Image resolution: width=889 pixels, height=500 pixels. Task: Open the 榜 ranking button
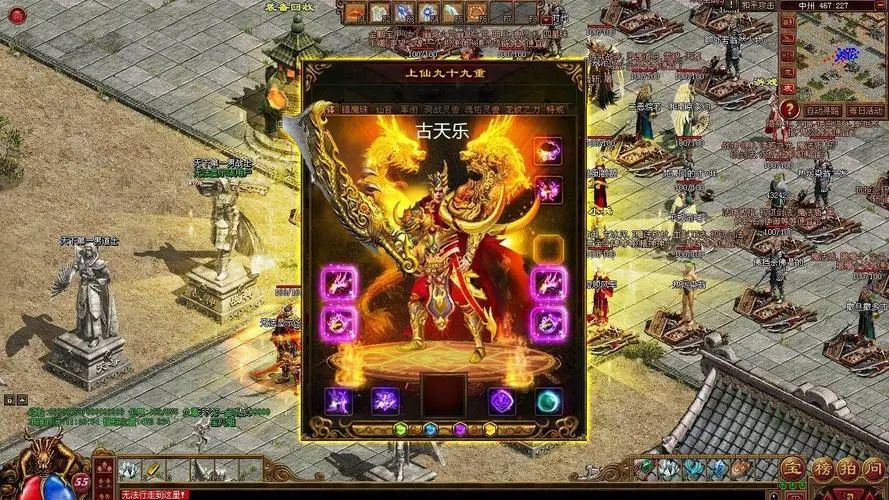click(x=820, y=468)
